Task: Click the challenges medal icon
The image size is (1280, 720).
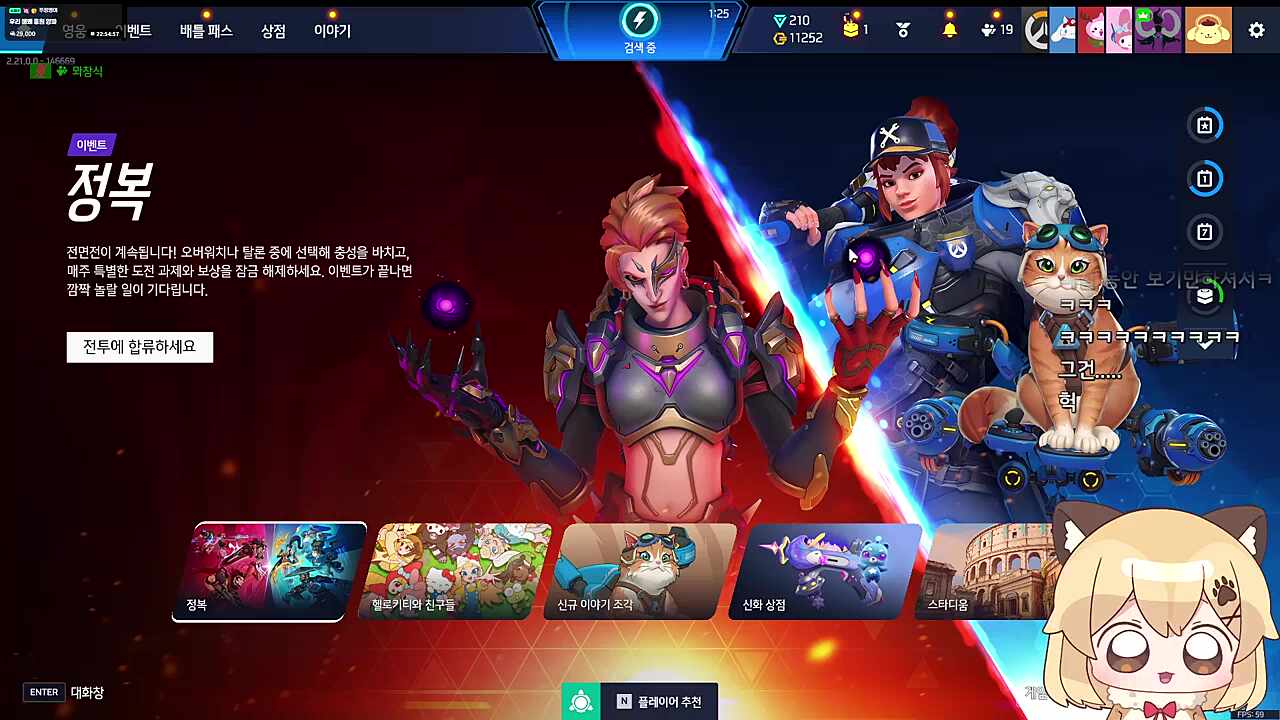Action: pyautogui.click(x=901, y=29)
